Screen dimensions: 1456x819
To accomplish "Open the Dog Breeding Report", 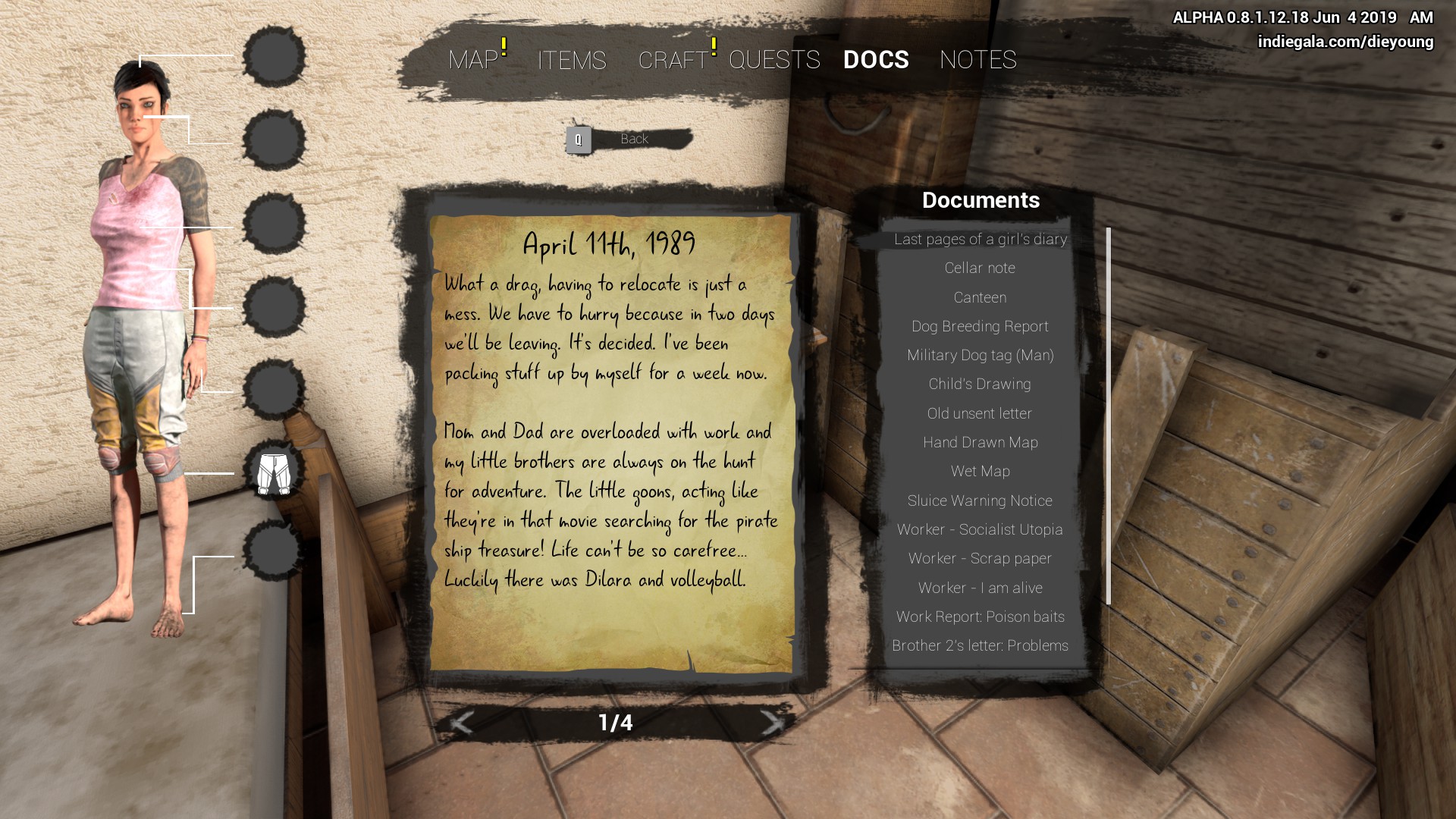I will (980, 326).
